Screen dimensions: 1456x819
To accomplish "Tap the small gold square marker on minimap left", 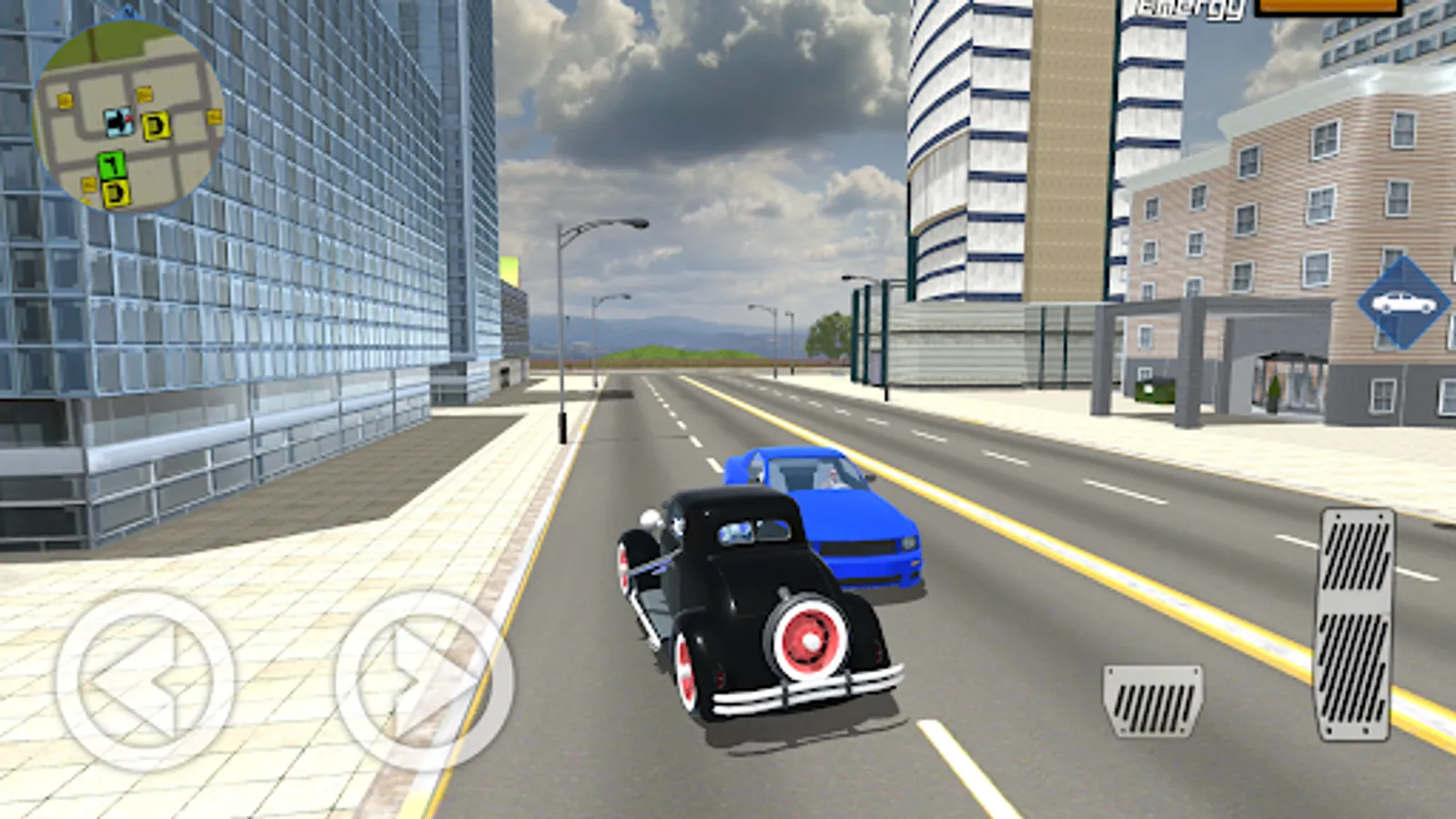I will click(x=65, y=101).
